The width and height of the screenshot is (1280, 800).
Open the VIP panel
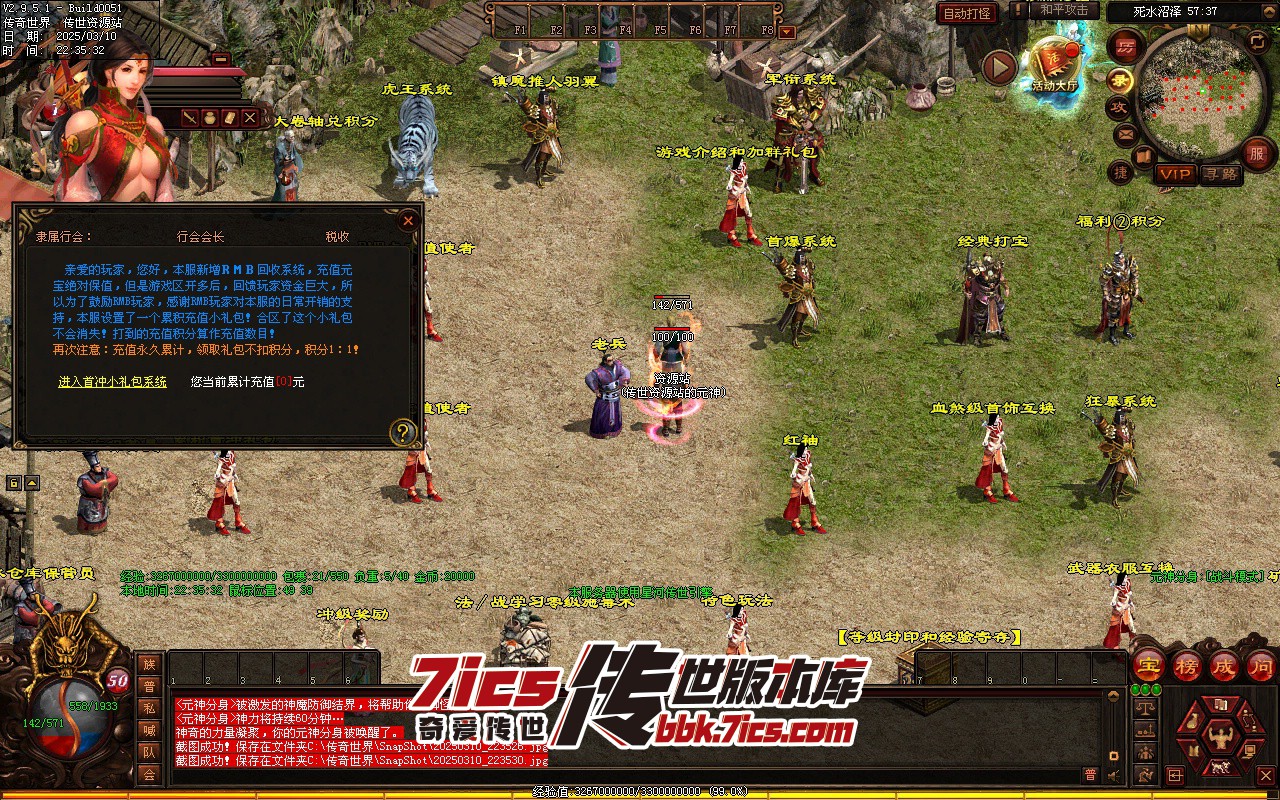point(1176,174)
